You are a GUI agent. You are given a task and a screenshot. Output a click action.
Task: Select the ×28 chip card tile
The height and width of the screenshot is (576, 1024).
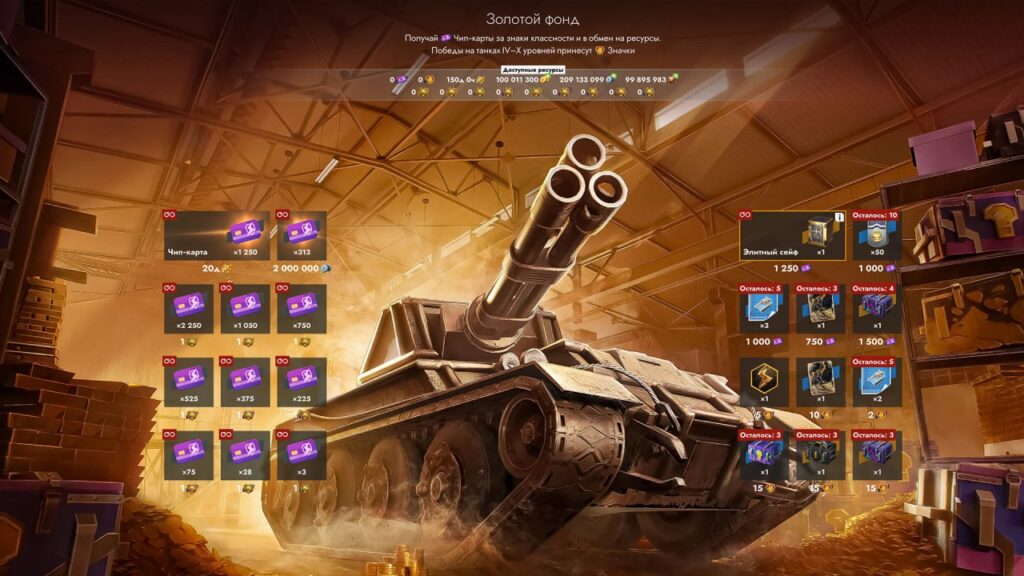click(x=245, y=455)
